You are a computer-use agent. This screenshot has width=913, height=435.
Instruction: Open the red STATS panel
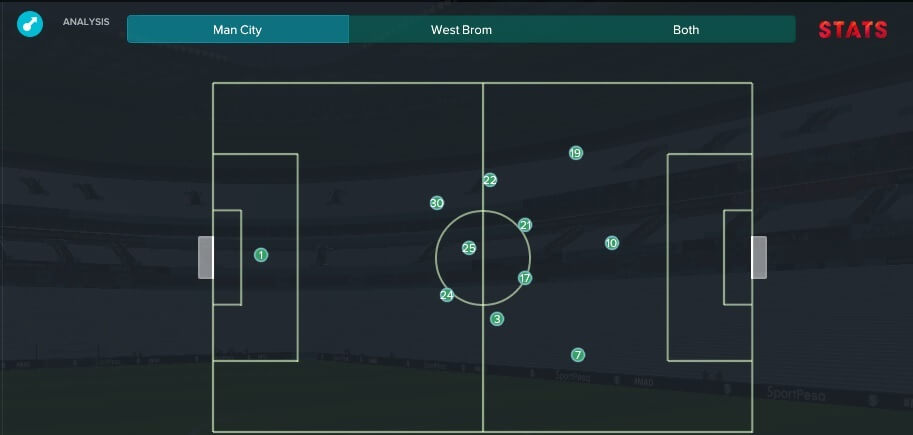pos(852,30)
